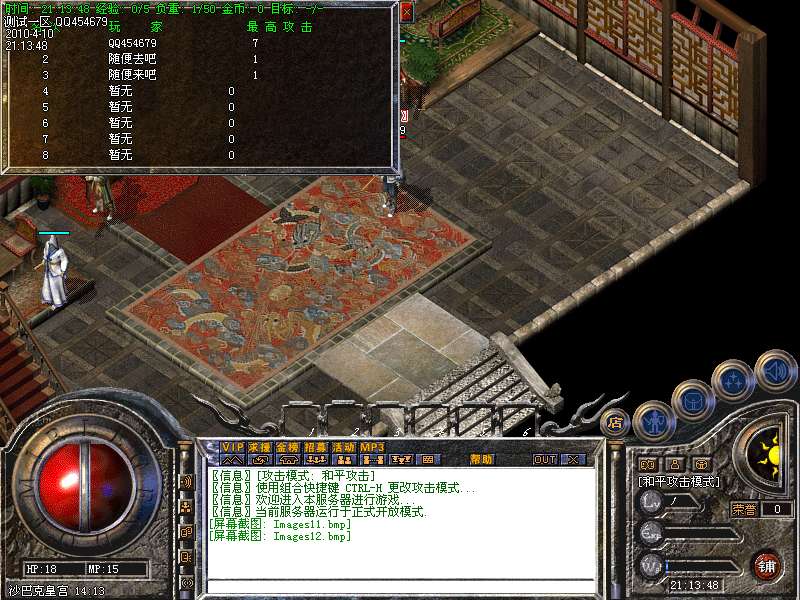Click the OUT logout button
The width and height of the screenshot is (800, 600).
pyautogui.click(x=545, y=459)
